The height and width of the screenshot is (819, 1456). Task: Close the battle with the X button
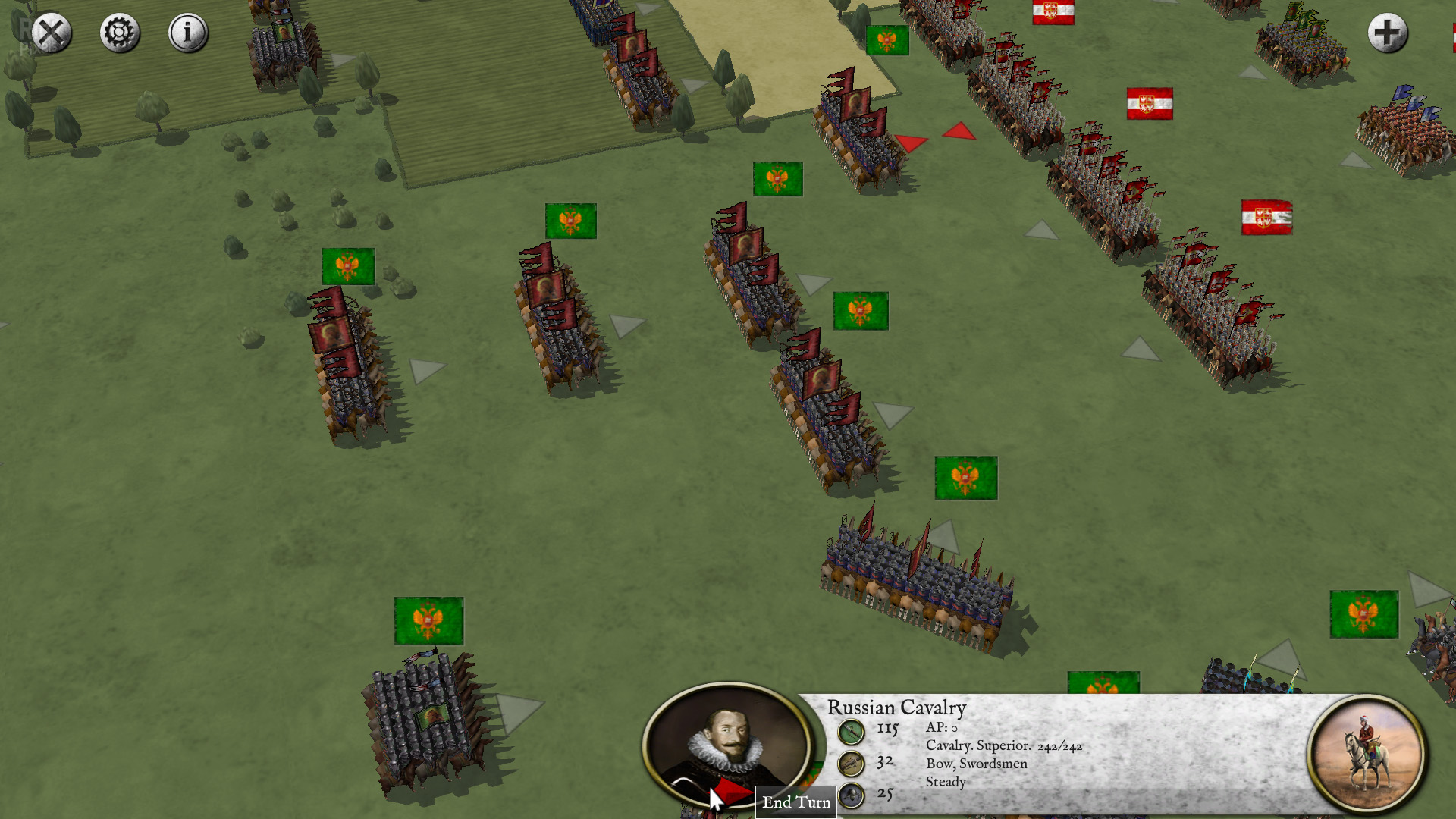tap(52, 33)
